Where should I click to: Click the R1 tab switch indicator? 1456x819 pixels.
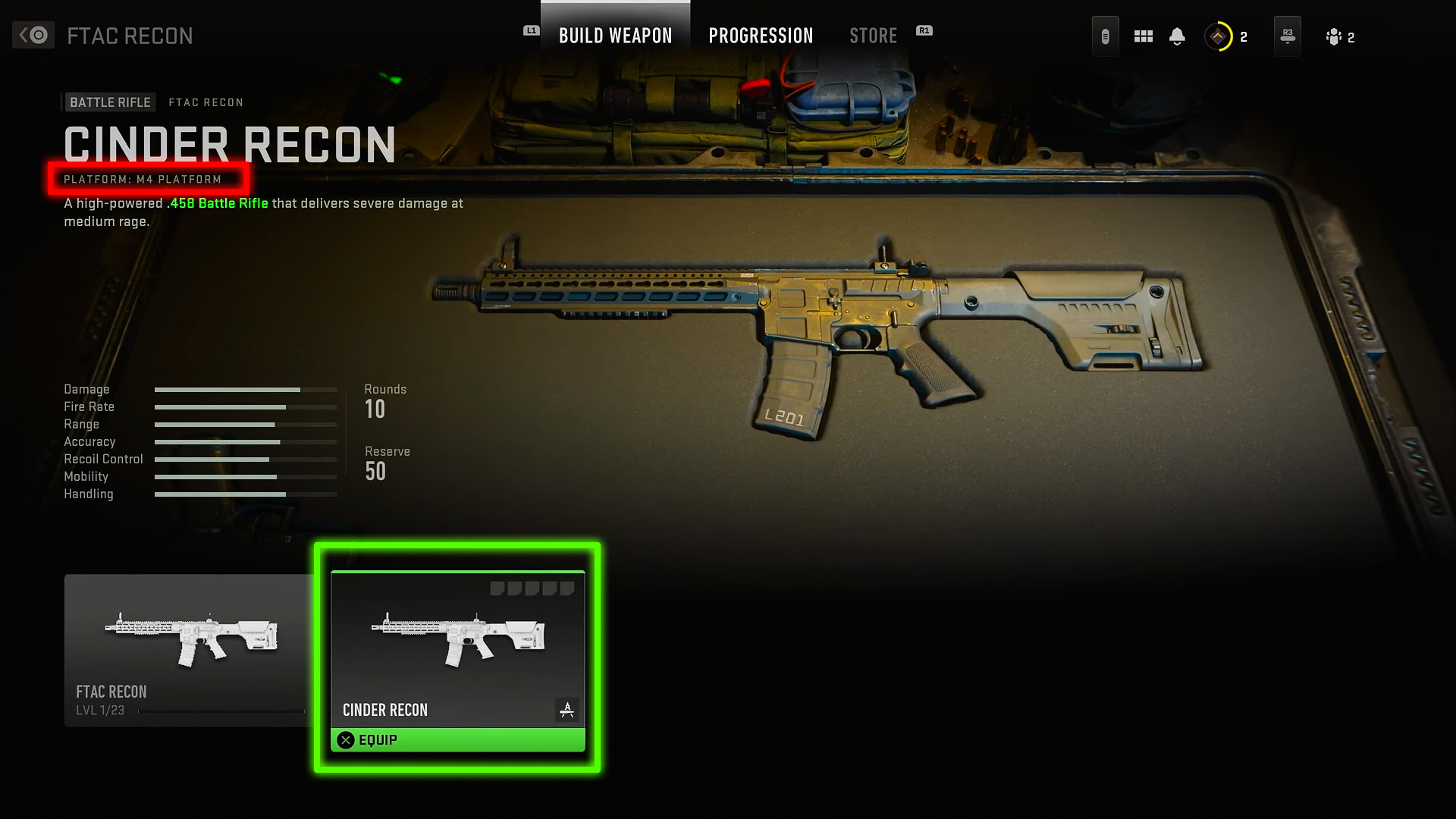coord(924,31)
